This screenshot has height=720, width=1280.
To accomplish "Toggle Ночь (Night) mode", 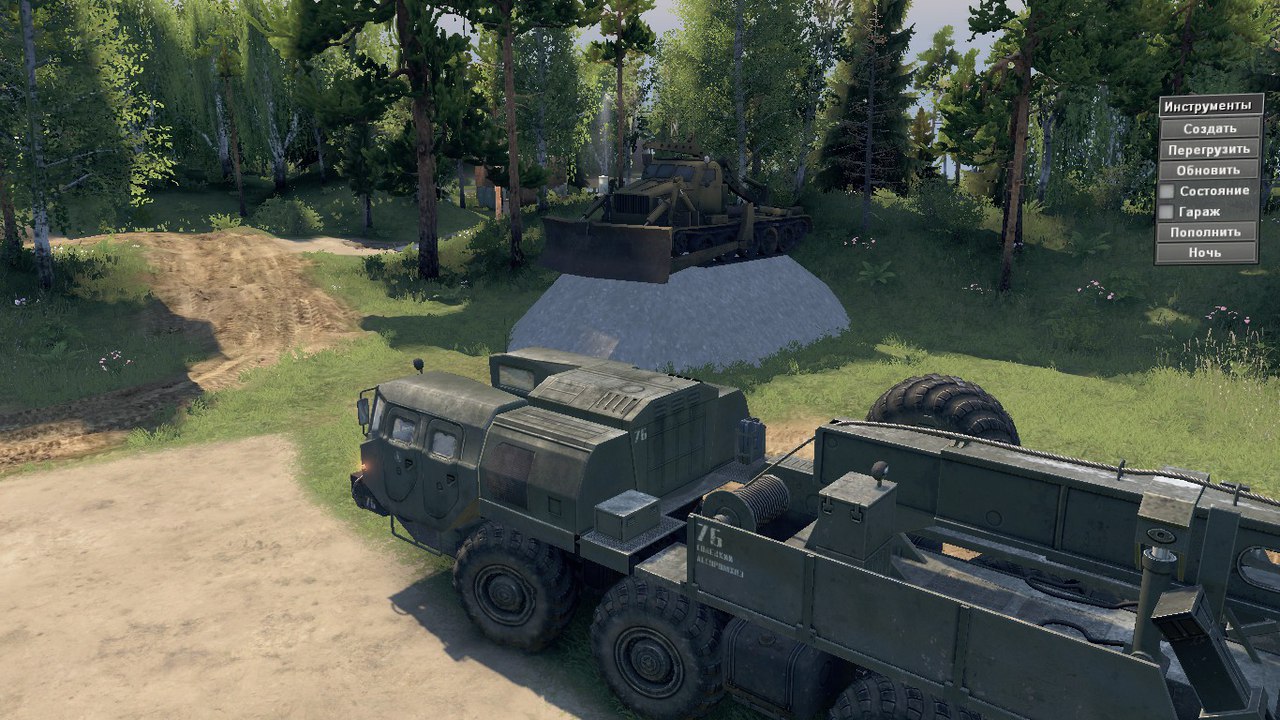I will (1210, 253).
